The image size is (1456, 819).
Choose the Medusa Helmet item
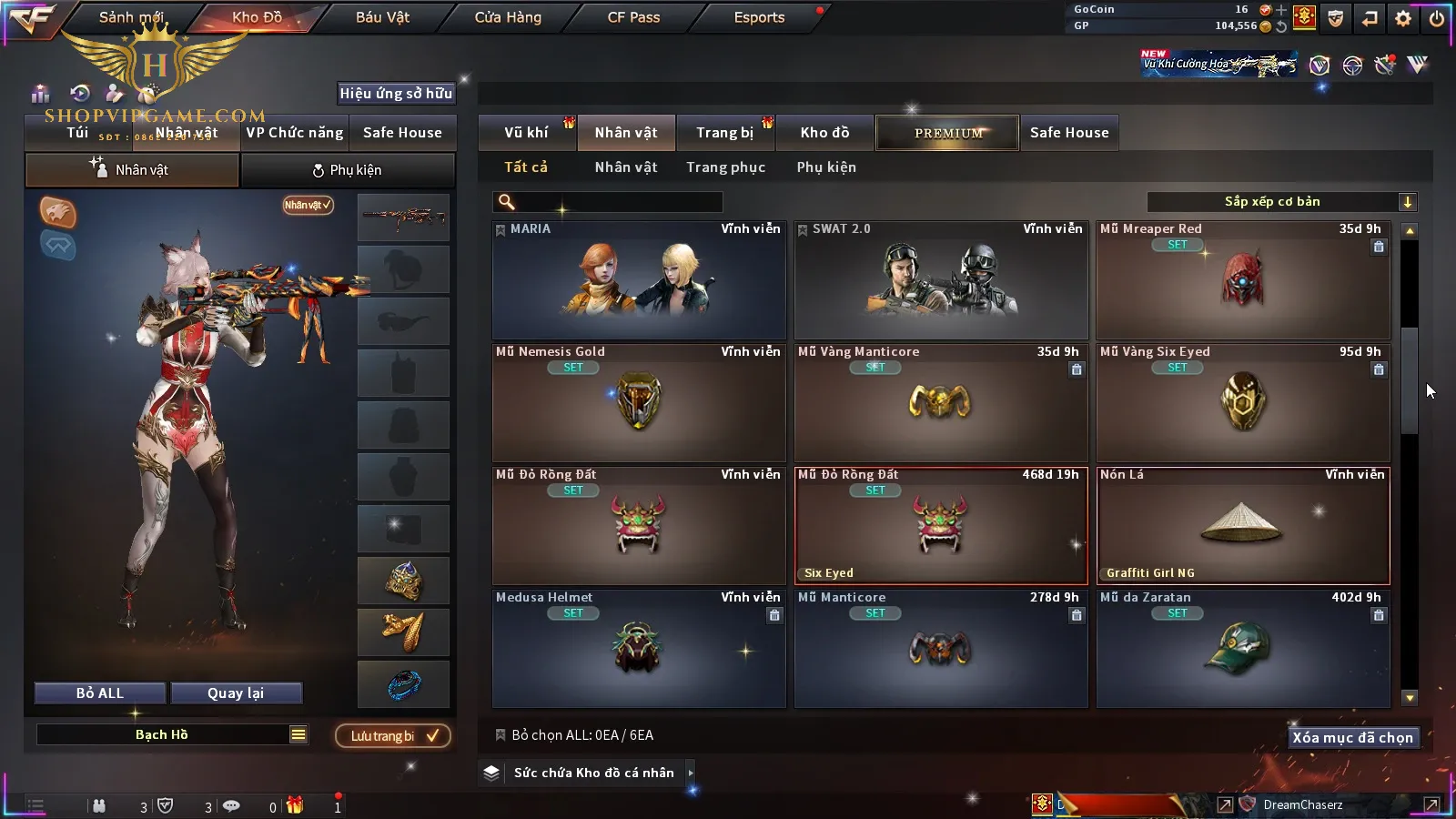pos(639,648)
